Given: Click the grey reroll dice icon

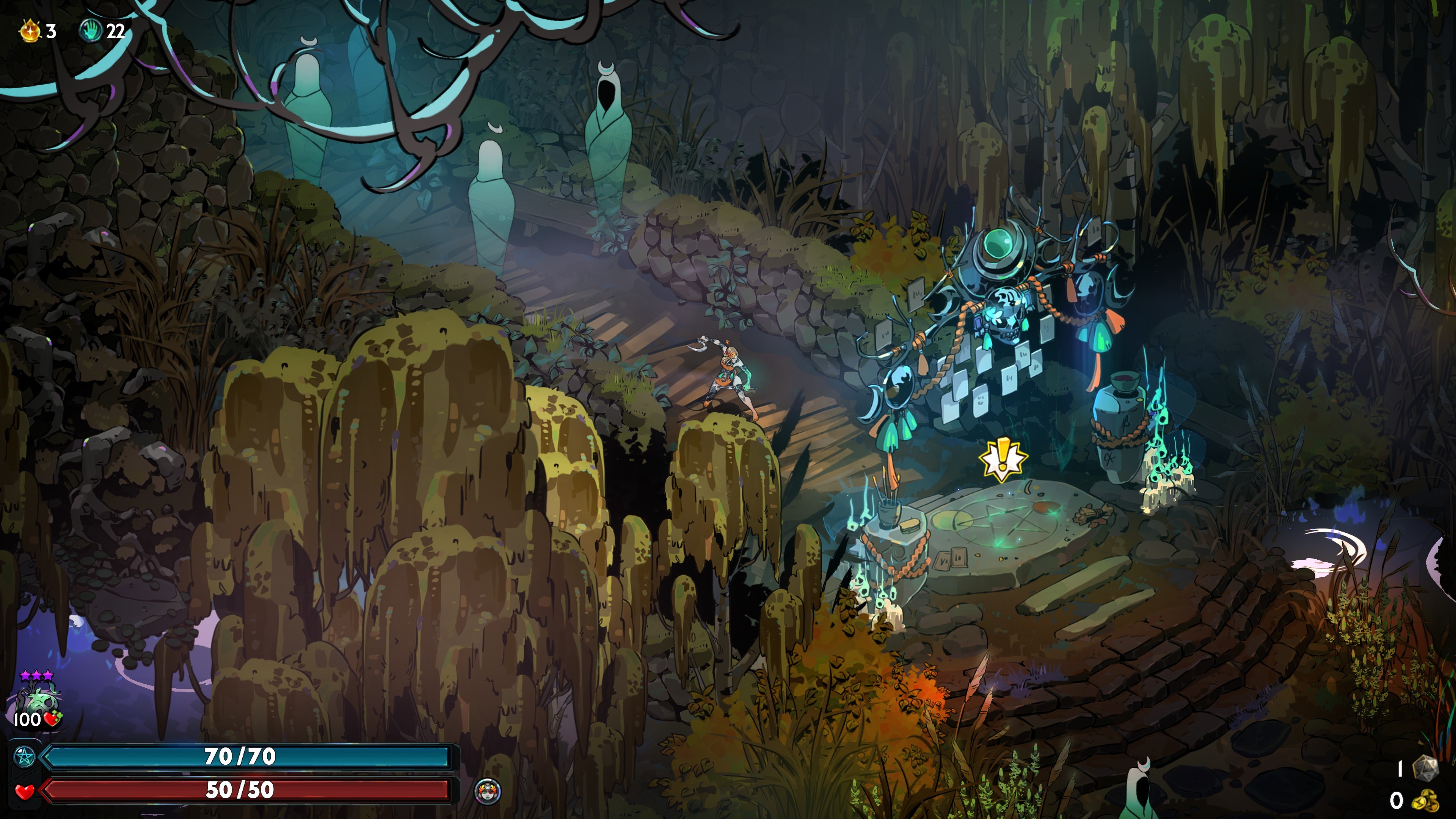Looking at the screenshot, I should coord(1425,768).
